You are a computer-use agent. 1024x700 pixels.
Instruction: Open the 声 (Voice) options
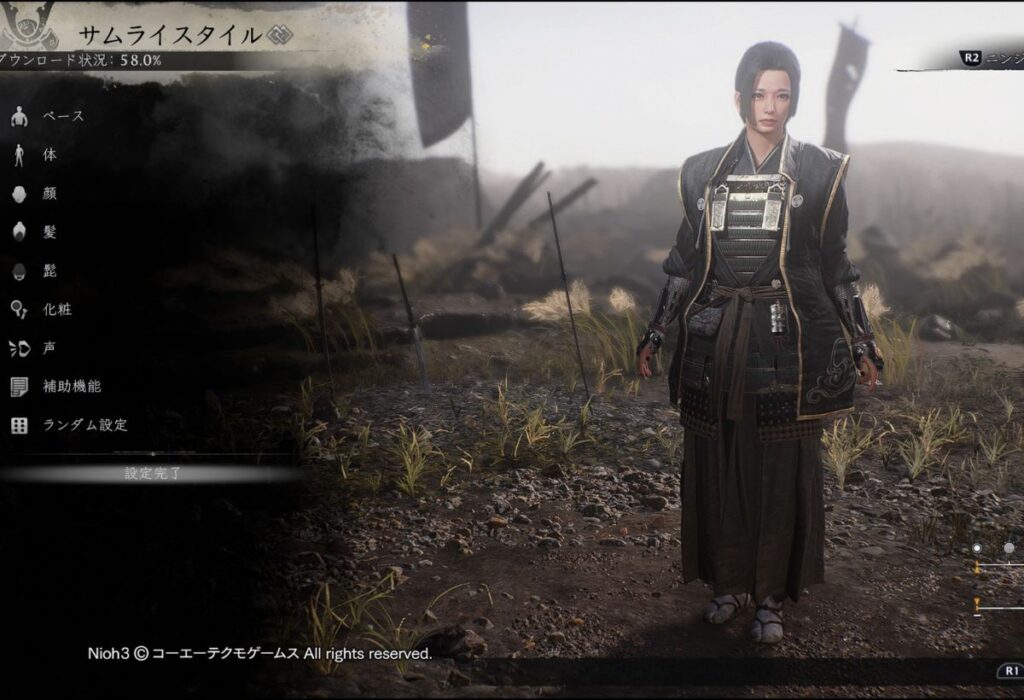pyautogui.click(x=49, y=348)
